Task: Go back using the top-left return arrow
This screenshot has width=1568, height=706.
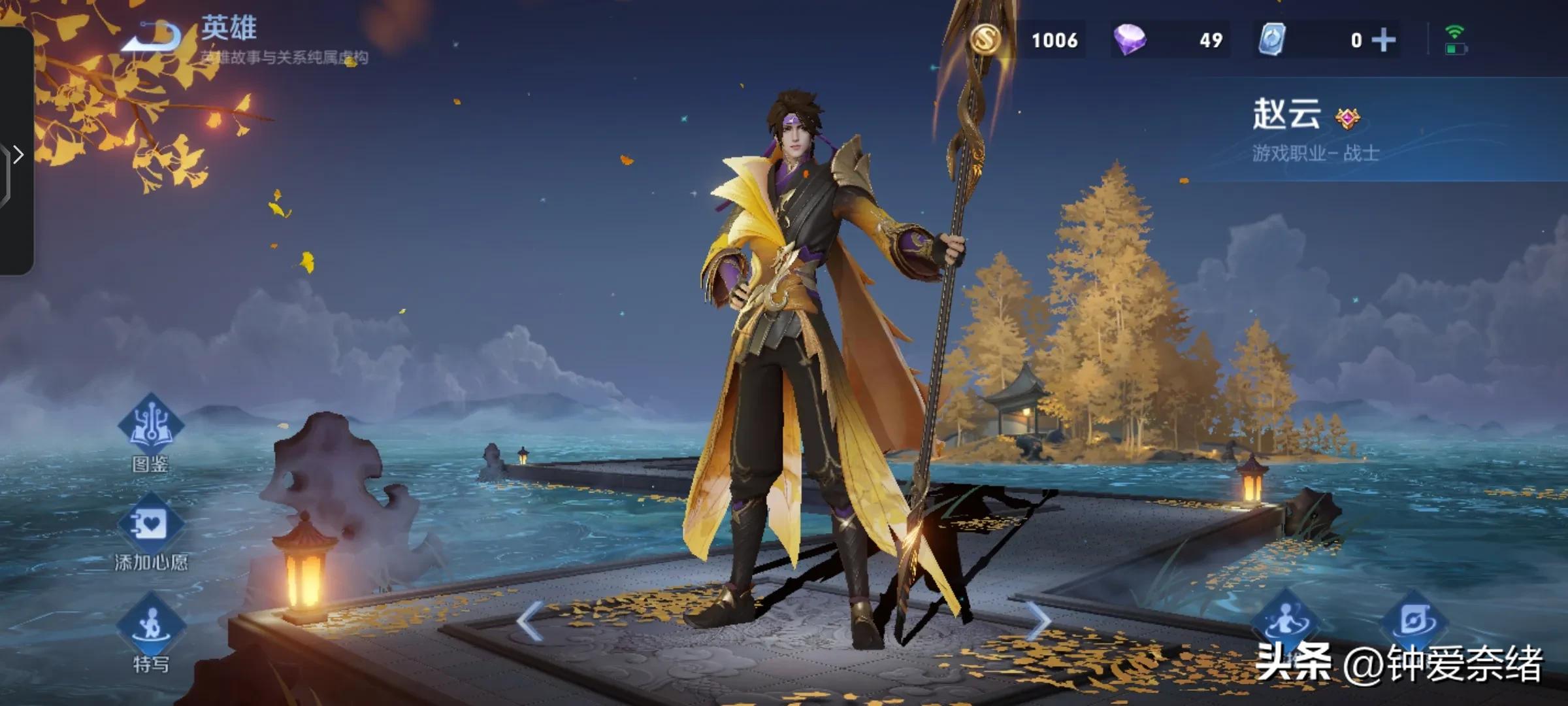Action: point(153,37)
